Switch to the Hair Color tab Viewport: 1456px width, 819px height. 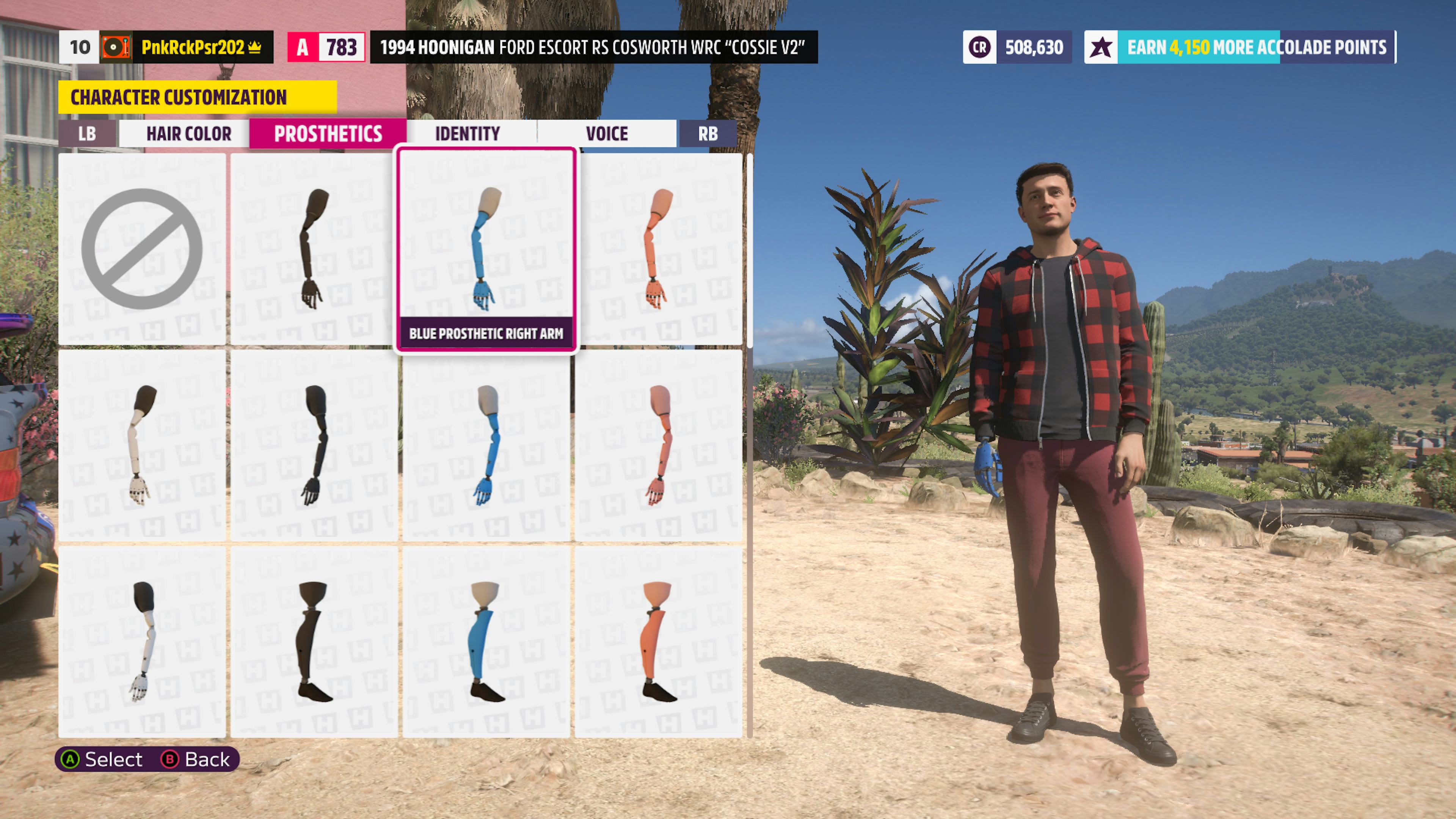click(188, 134)
